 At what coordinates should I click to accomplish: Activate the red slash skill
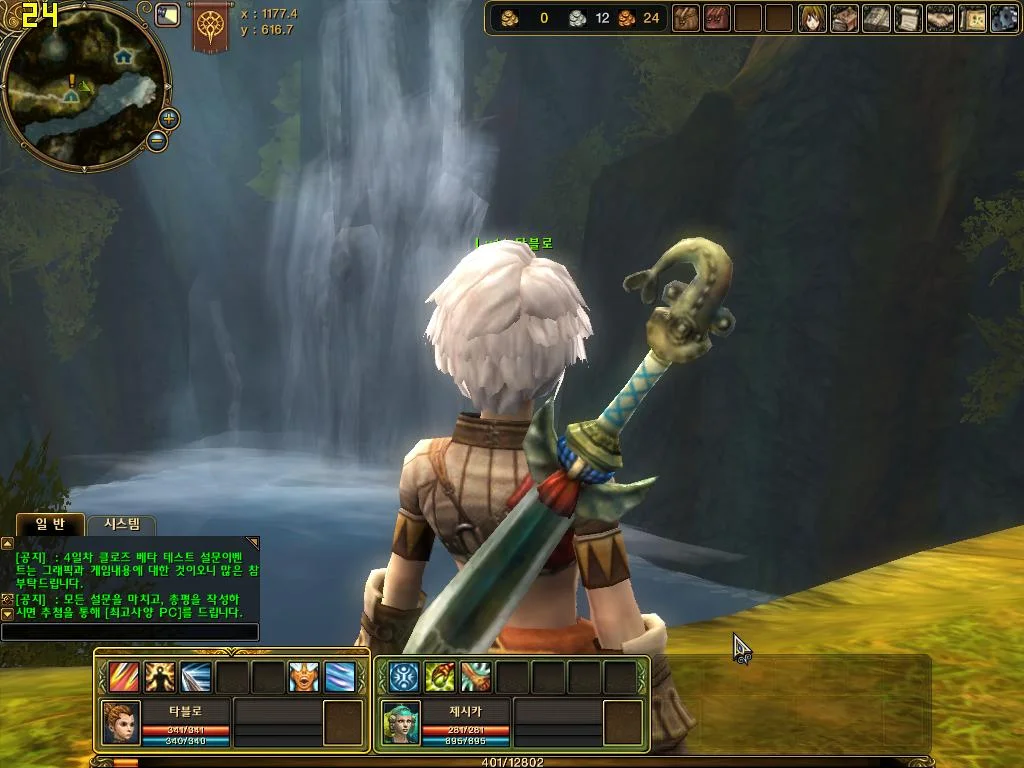[124, 677]
